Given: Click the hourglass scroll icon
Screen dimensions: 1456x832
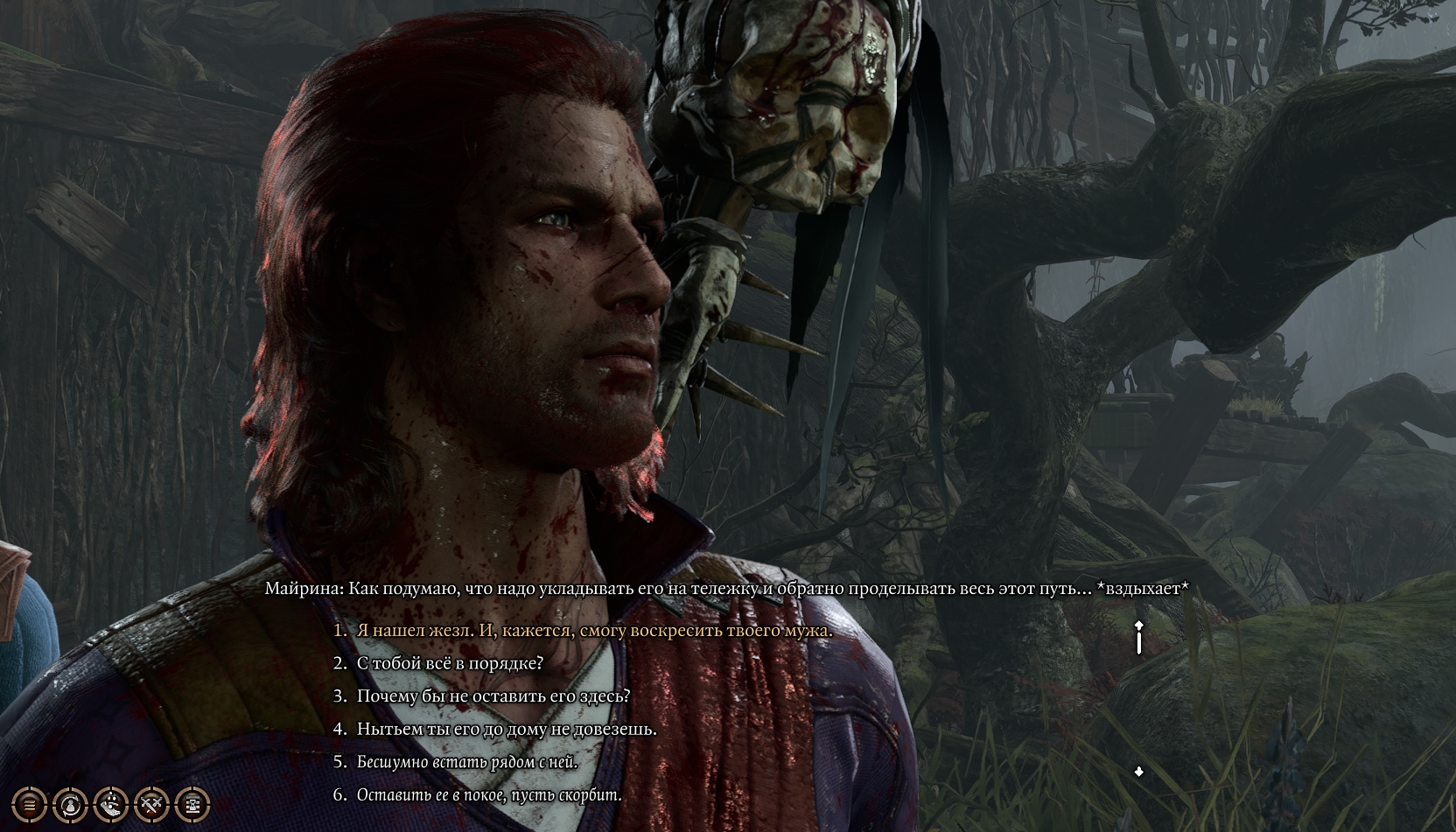Looking at the screenshot, I should 193,804.
